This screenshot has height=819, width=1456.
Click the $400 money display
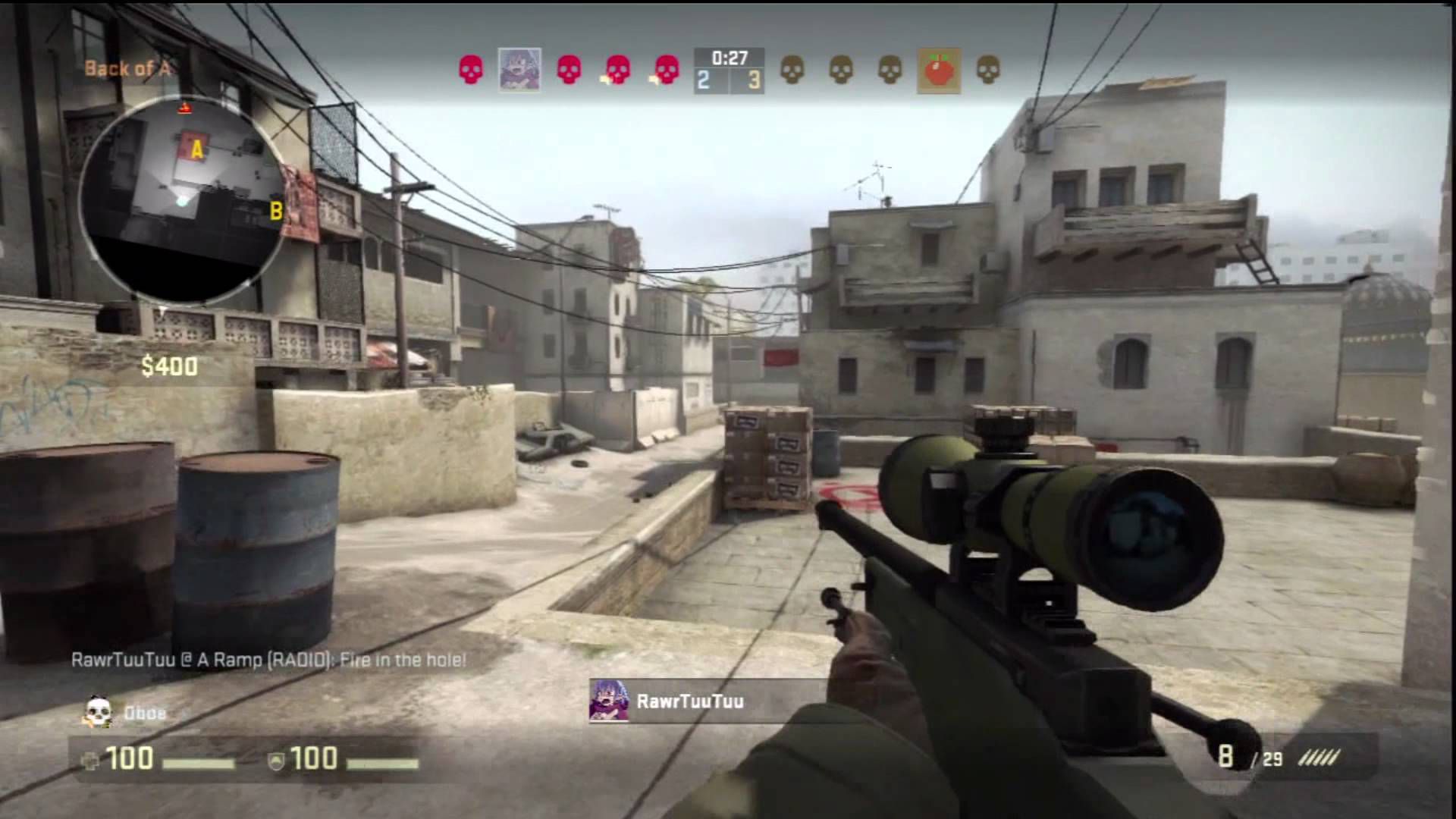point(168,367)
